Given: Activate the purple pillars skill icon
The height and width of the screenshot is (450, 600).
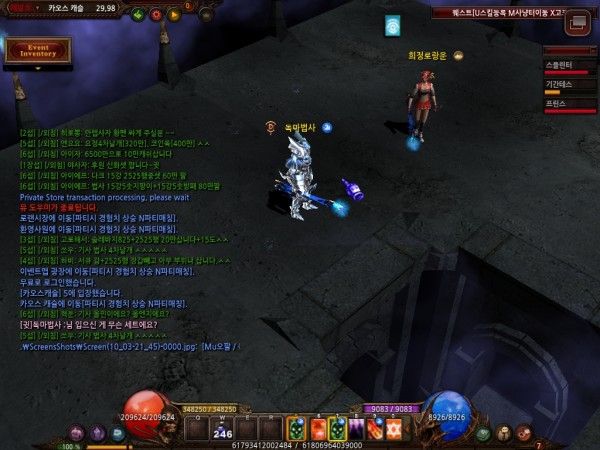Looking at the screenshot, I should (x=356, y=429).
